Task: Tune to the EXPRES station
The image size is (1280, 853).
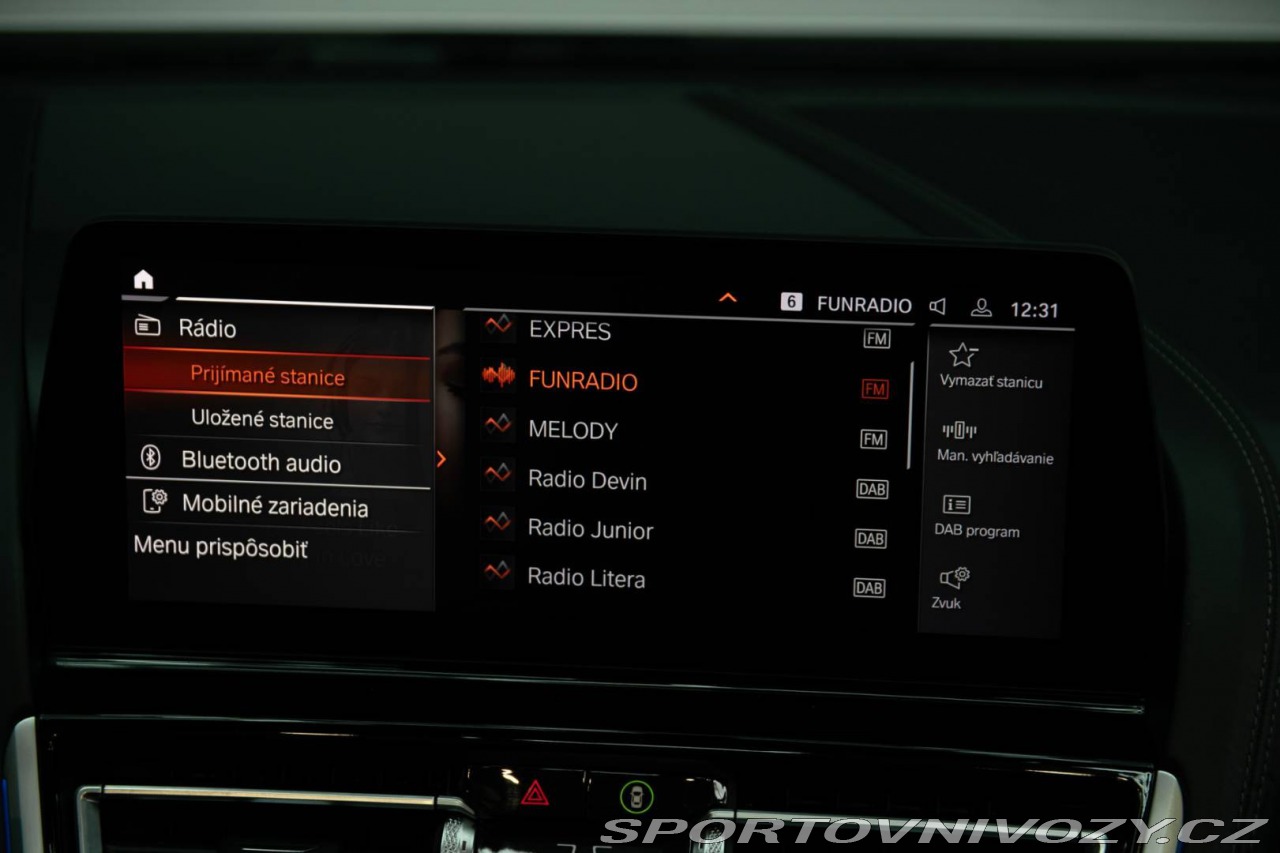Action: [570, 331]
